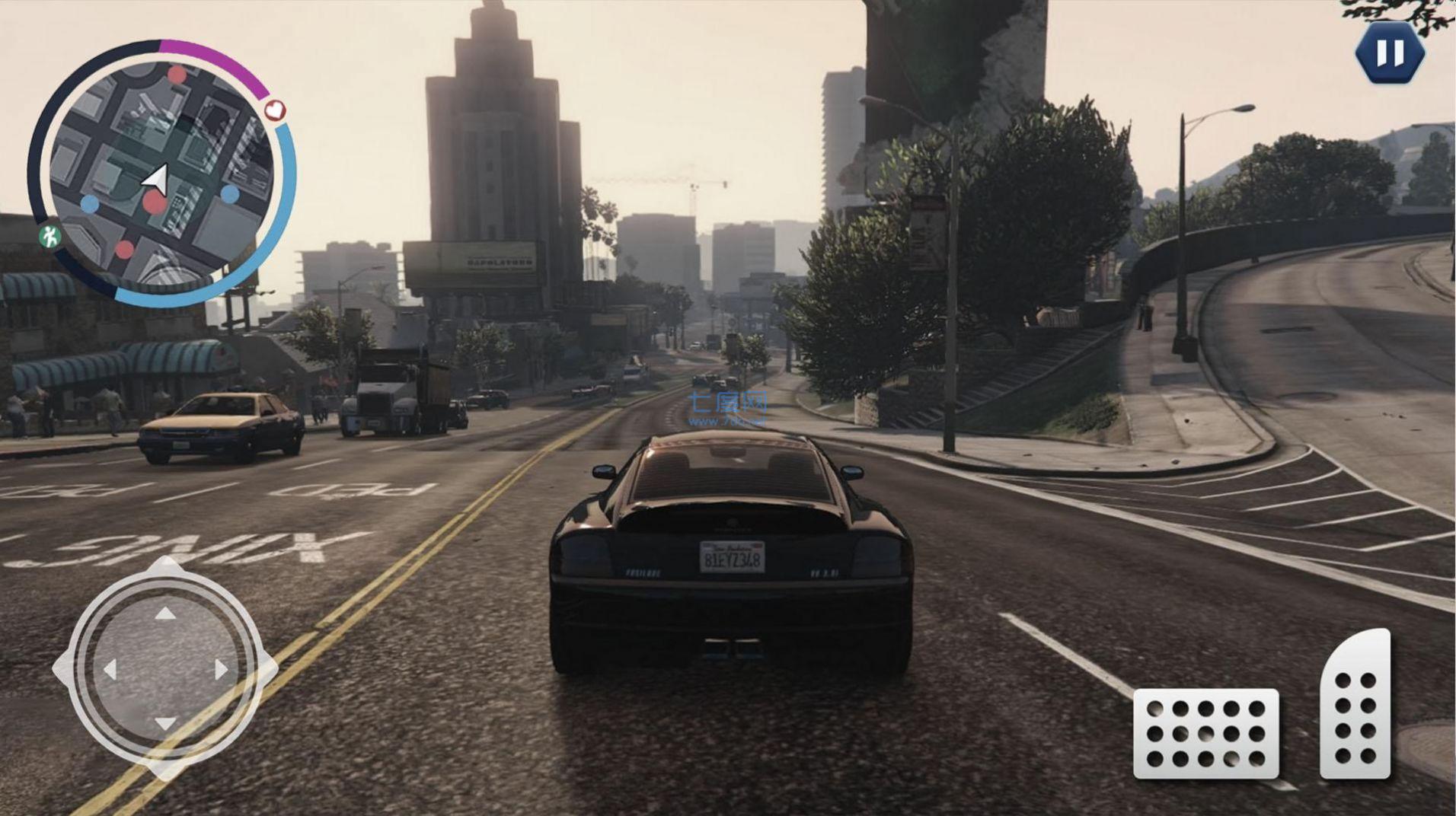
Task: Open the circular minimap
Action: (x=160, y=174)
